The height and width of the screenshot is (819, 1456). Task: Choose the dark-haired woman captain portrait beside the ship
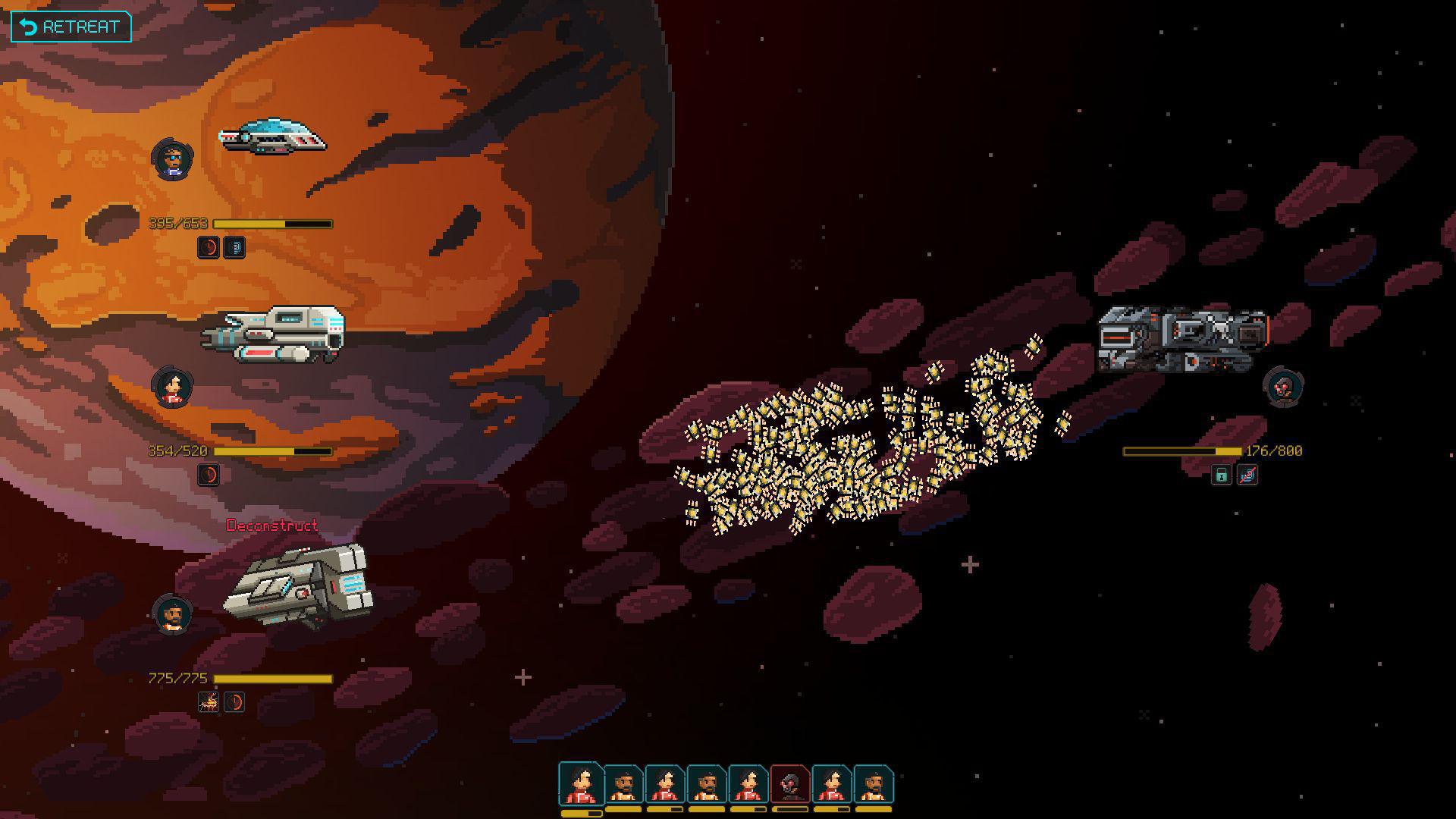coord(172,386)
